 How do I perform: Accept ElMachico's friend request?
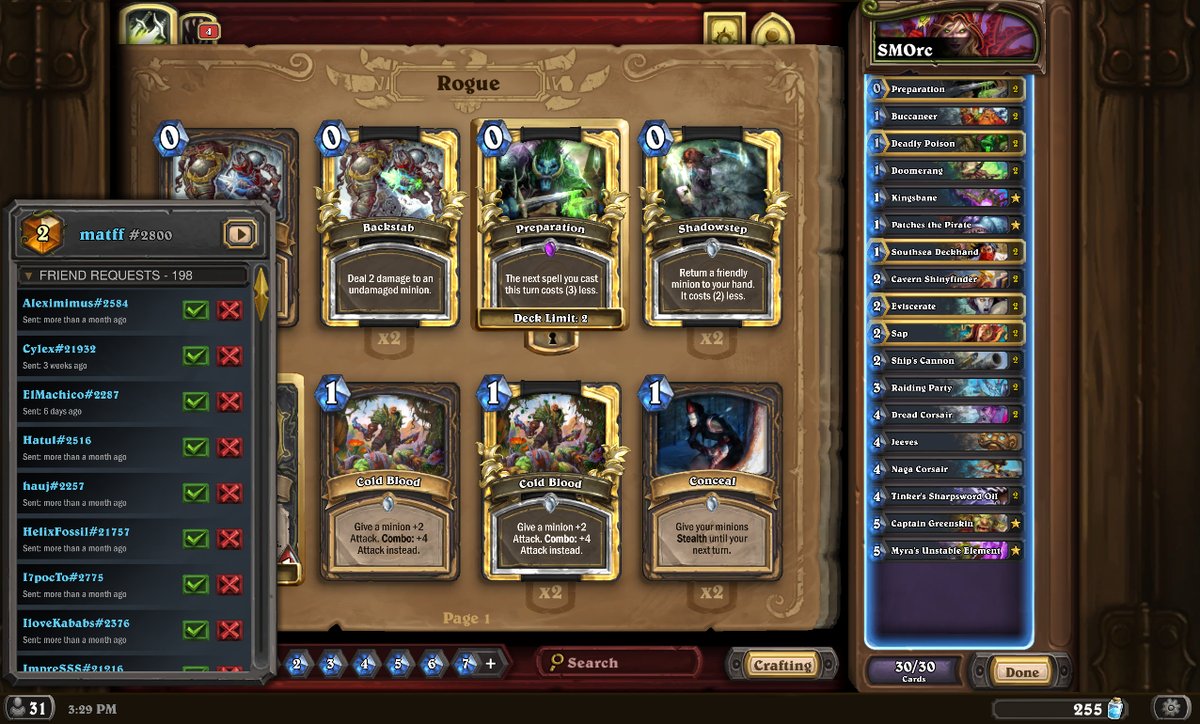point(196,402)
